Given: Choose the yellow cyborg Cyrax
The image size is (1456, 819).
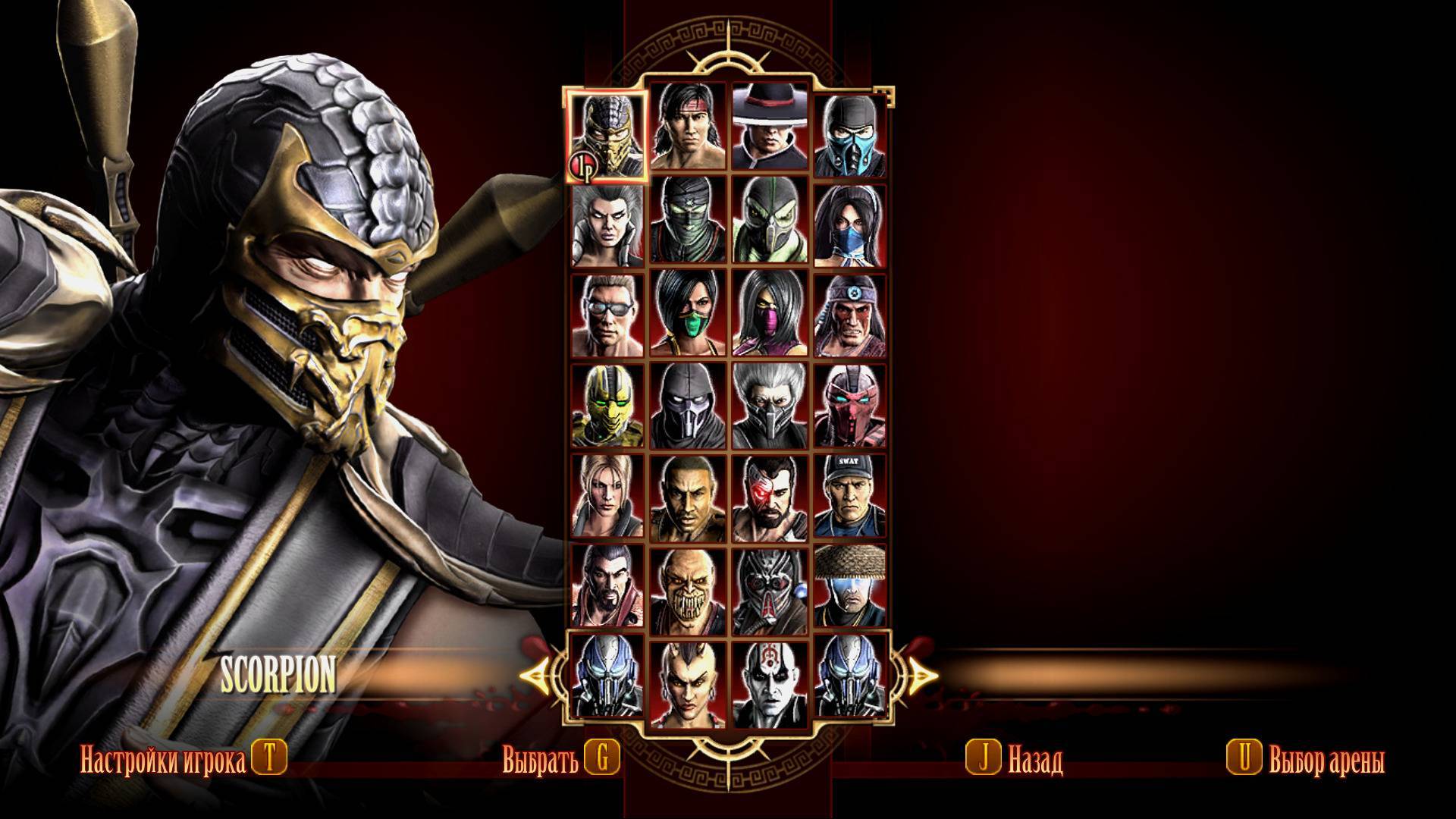Looking at the screenshot, I should coord(607,406).
